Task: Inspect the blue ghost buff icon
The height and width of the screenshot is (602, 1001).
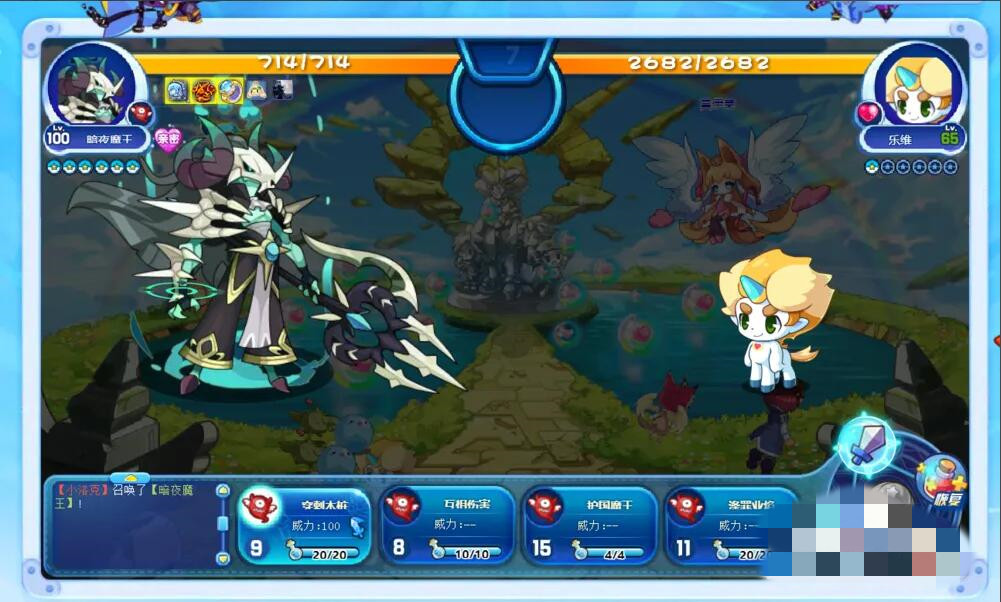Action: (x=177, y=91)
